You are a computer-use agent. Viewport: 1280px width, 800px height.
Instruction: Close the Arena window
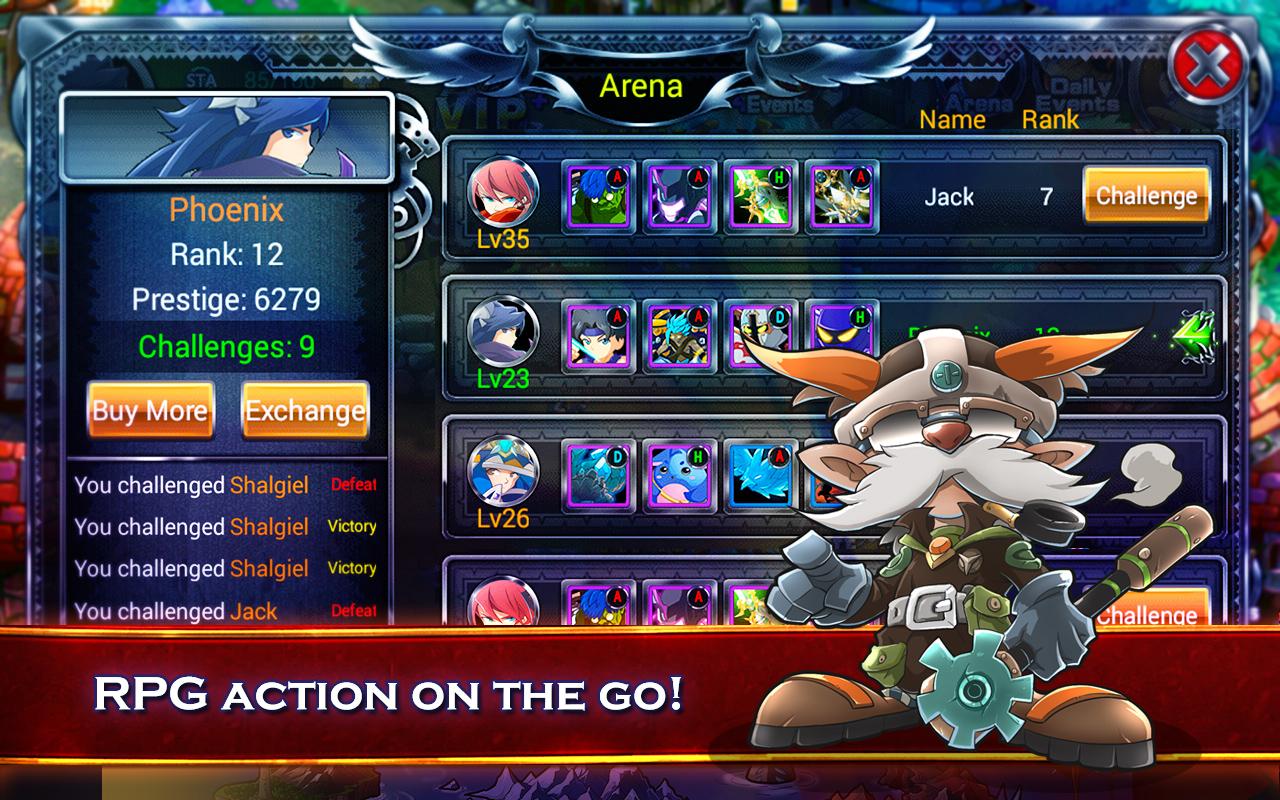pyautogui.click(x=1208, y=68)
